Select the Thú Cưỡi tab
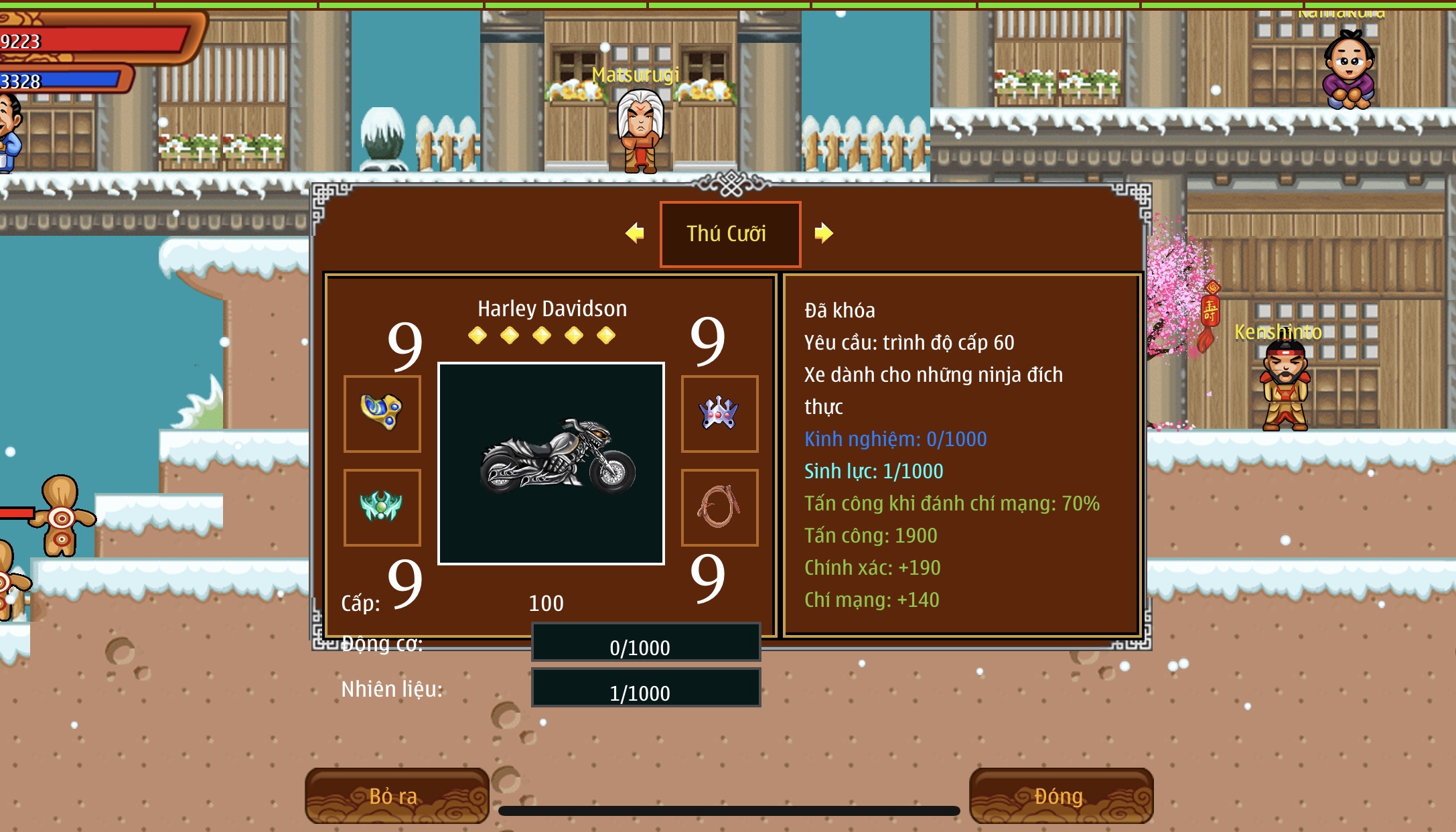The height and width of the screenshot is (832, 1456). click(x=730, y=234)
